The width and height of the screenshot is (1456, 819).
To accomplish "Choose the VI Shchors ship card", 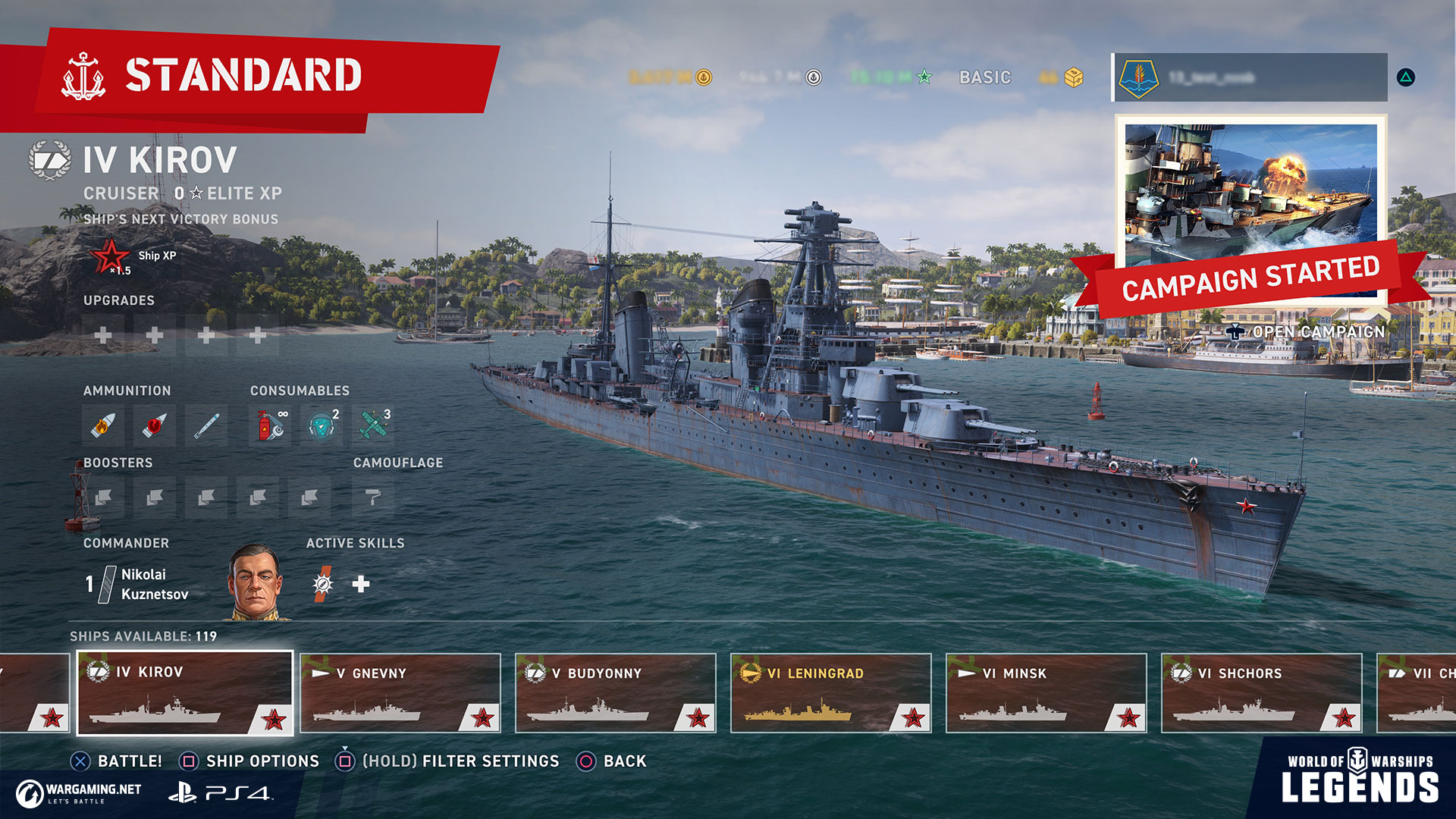I will pos(1262,693).
